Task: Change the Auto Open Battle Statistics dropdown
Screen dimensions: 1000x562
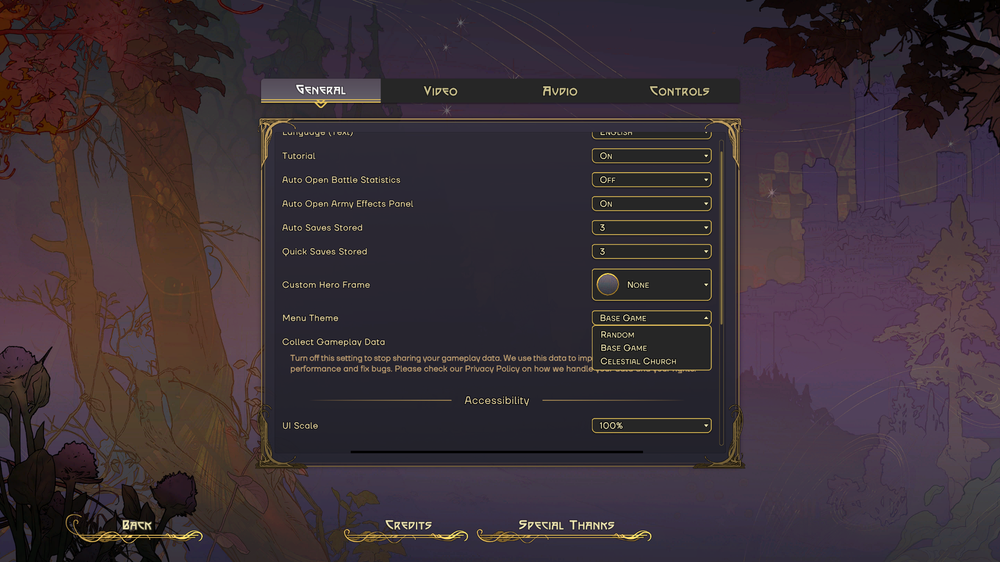Action: 651,180
